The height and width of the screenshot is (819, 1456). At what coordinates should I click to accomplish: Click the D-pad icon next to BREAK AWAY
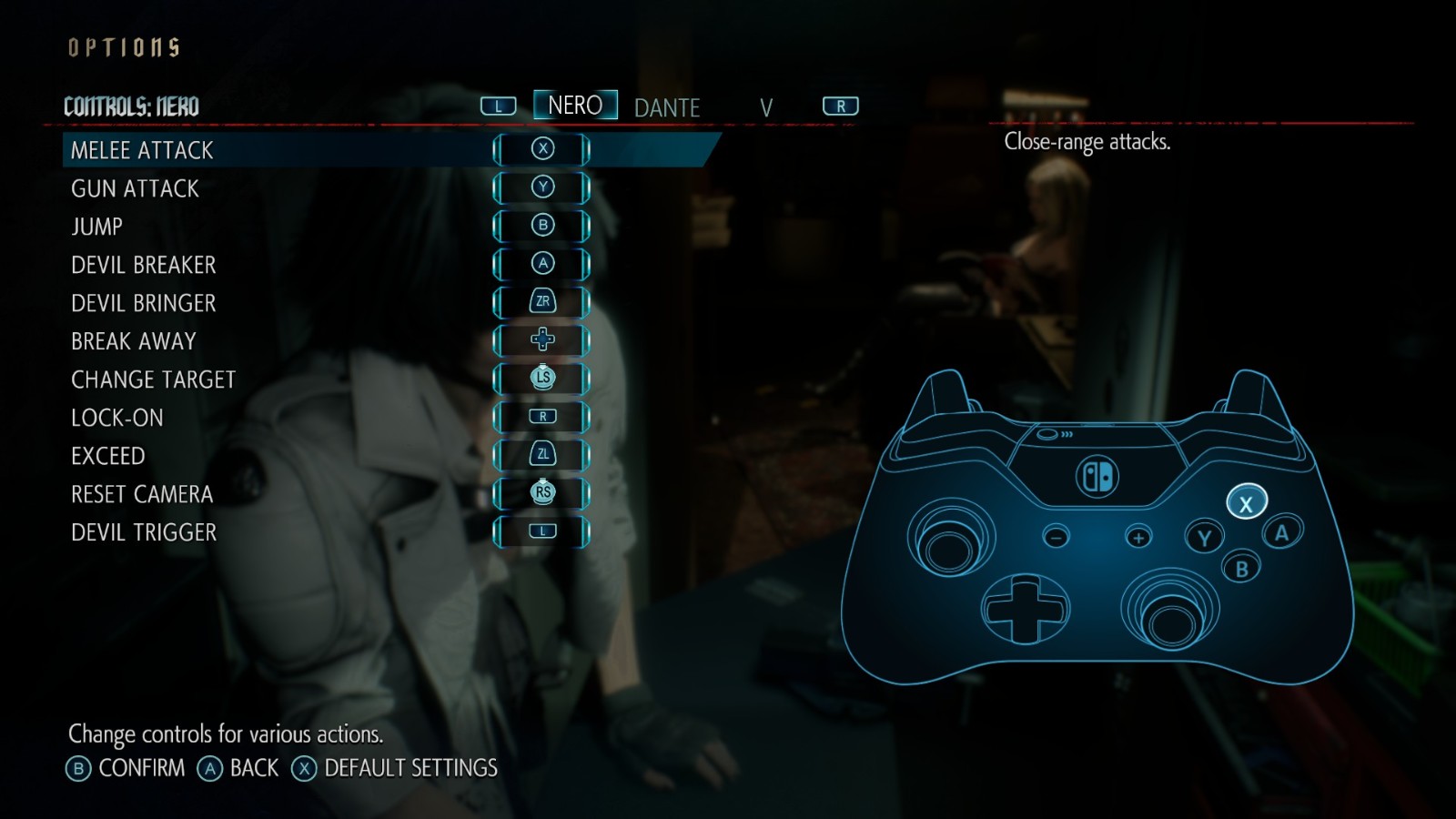(x=542, y=340)
